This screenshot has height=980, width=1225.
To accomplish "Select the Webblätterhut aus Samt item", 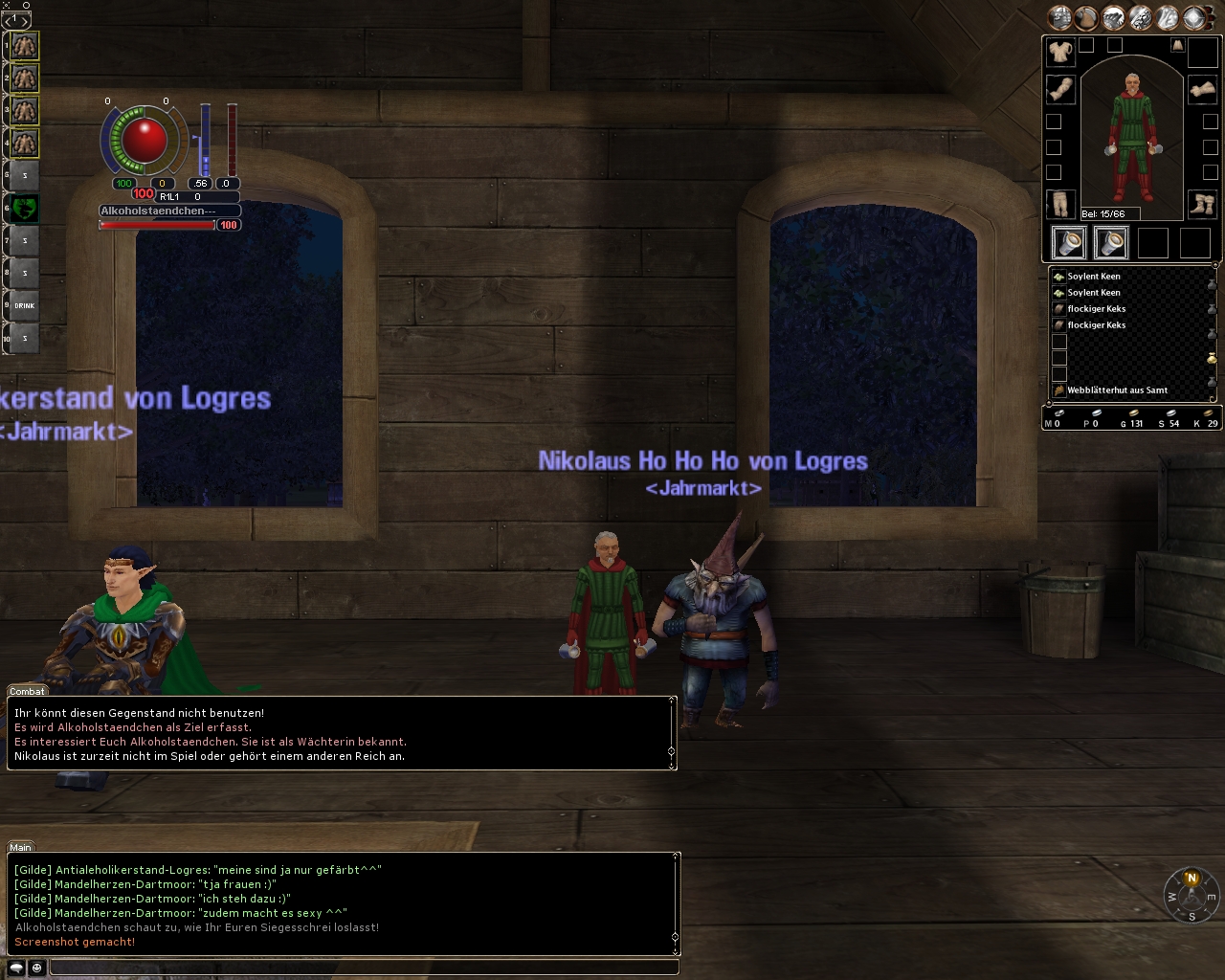I will click(x=1117, y=390).
